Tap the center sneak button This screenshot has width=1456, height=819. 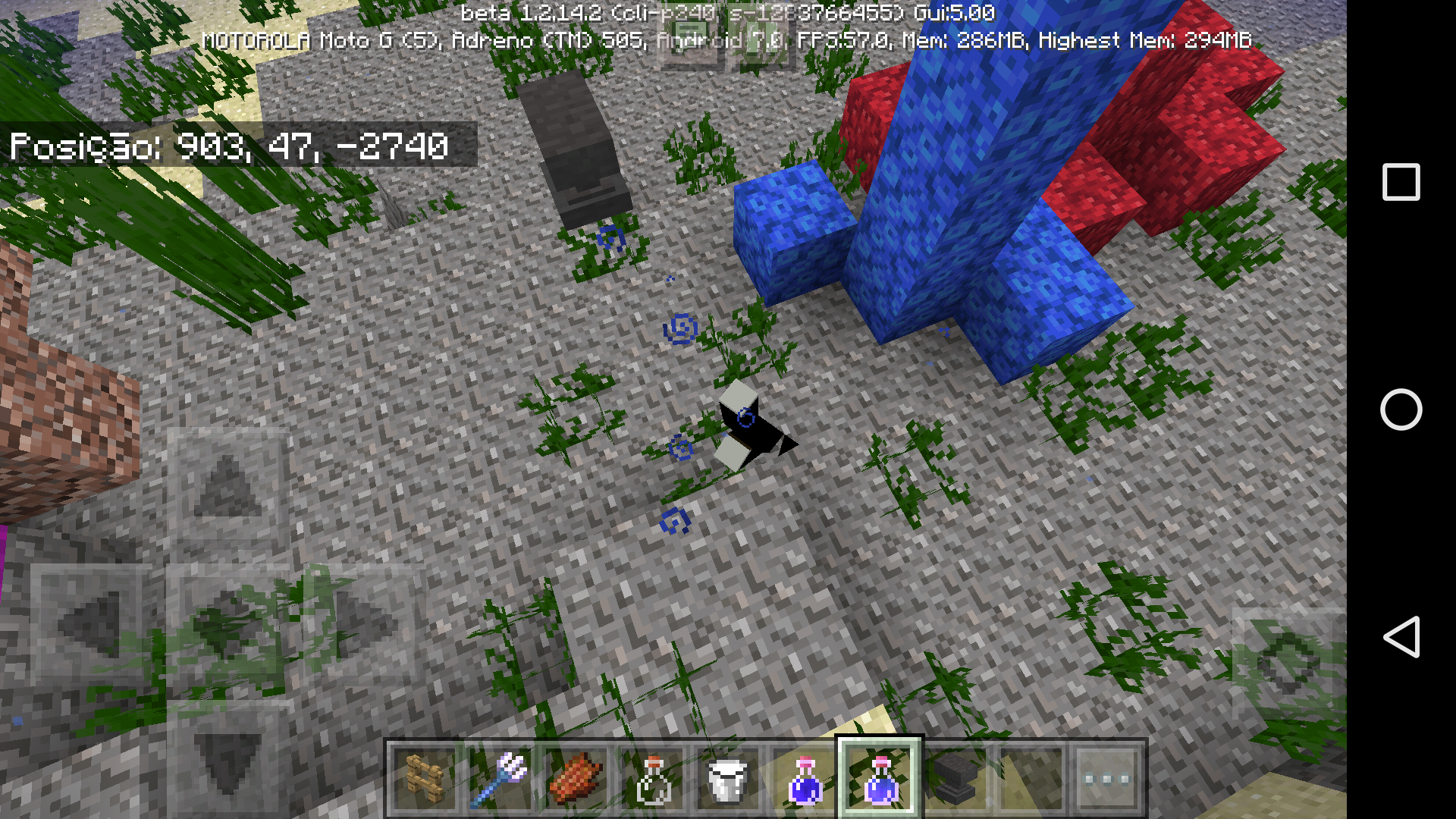coord(227,624)
